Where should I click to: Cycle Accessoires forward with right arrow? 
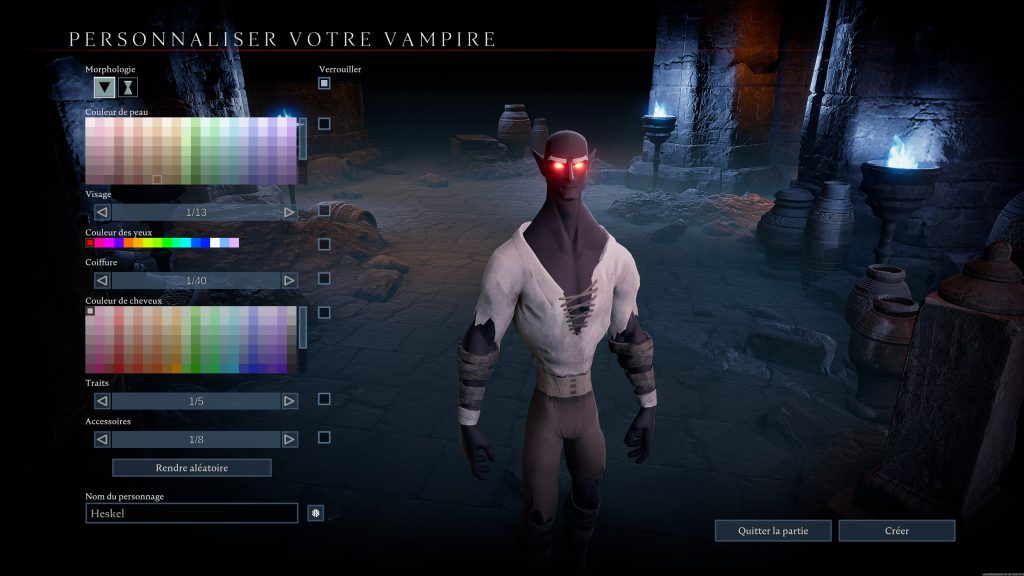289,439
